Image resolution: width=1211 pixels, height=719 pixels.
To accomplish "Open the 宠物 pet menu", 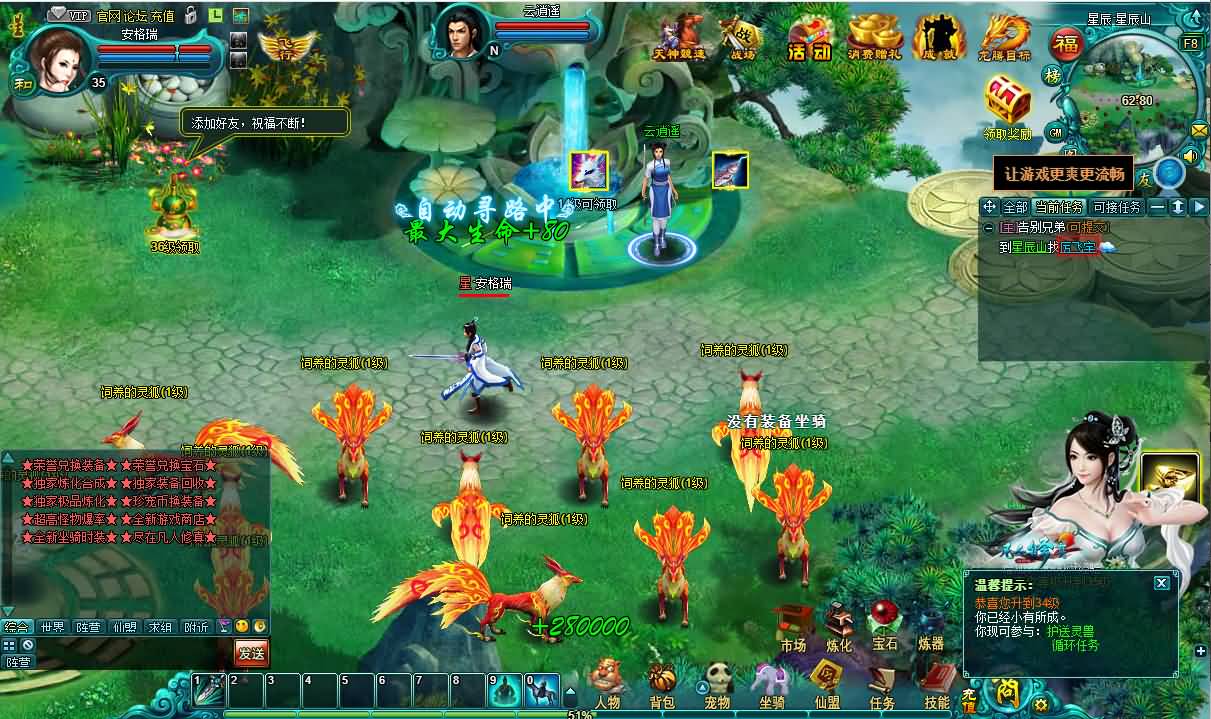I will [x=716, y=684].
